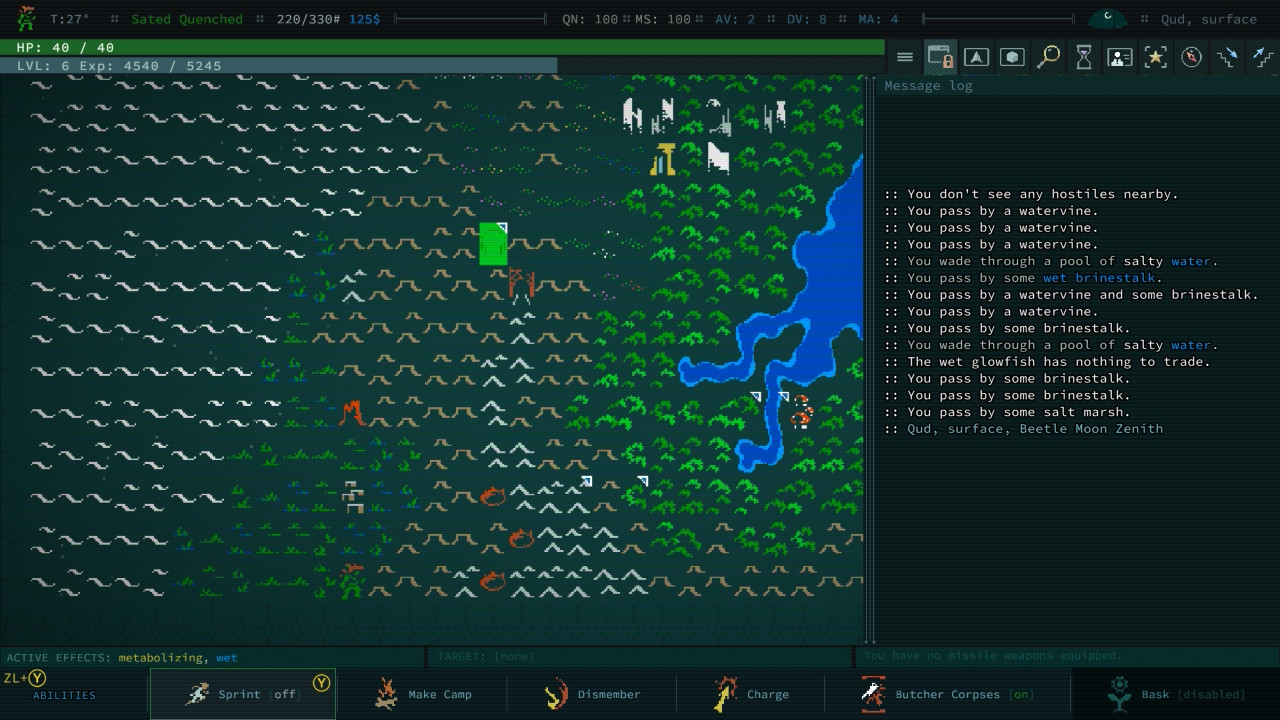The height and width of the screenshot is (720, 1280).
Task: Open the character sheet card icon
Action: pos(1120,57)
